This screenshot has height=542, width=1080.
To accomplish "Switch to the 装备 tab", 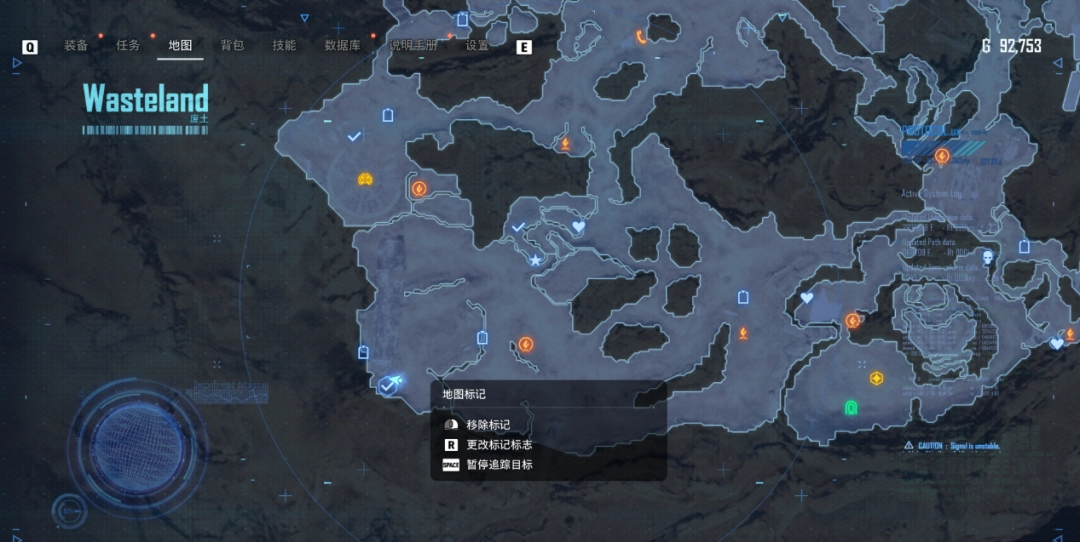I will 76,46.
